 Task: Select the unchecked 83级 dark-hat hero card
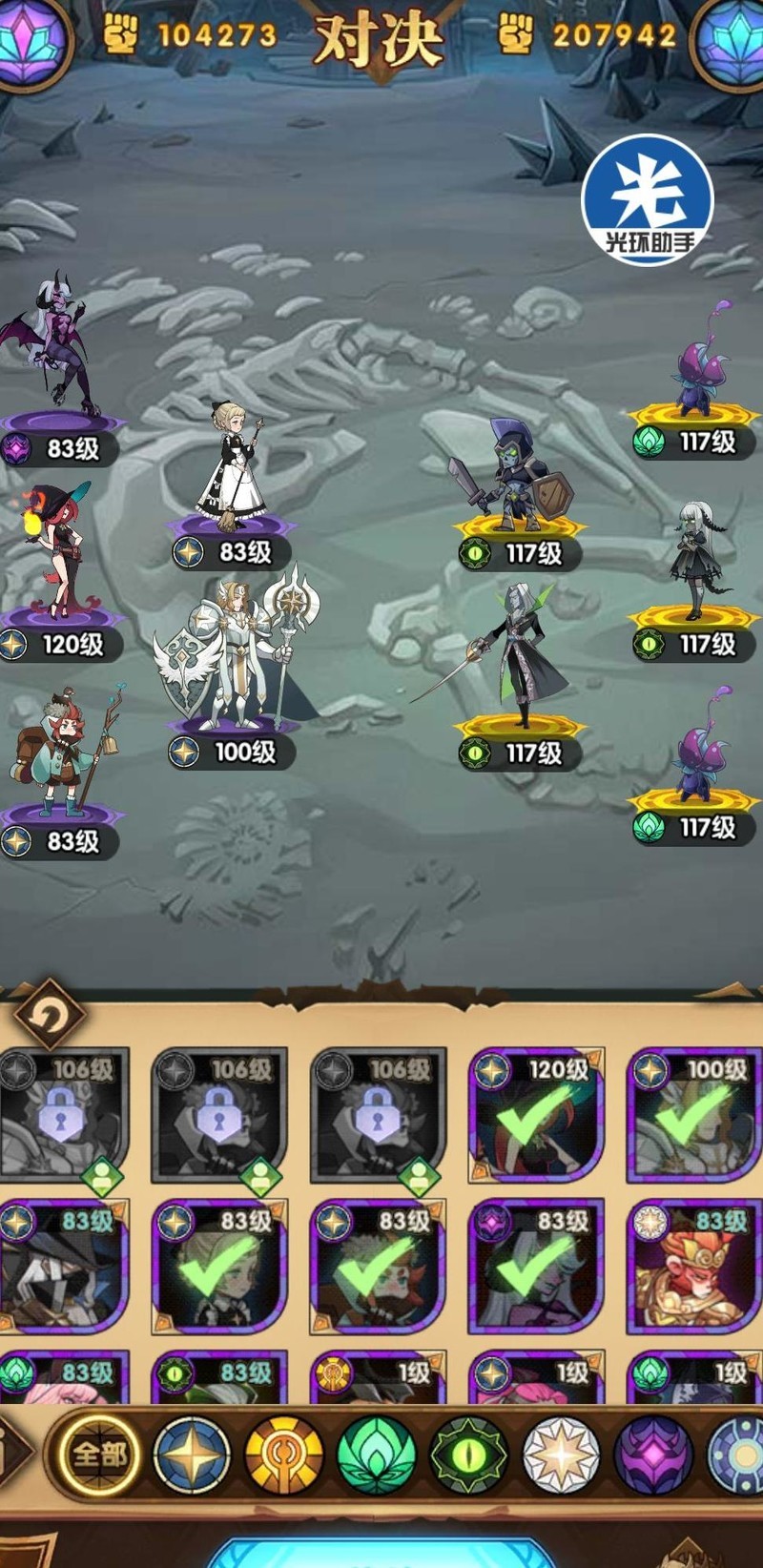[63, 1268]
